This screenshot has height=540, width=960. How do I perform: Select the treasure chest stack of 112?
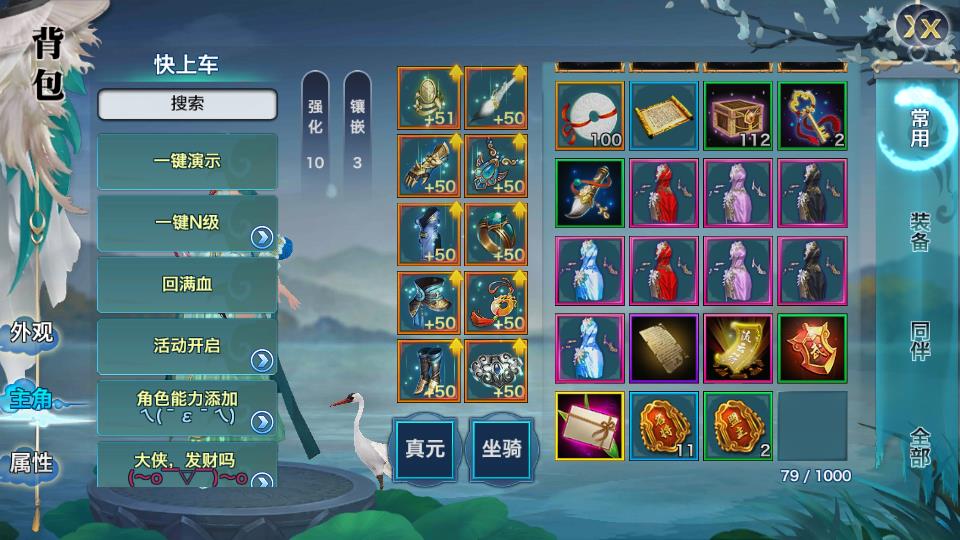point(738,116)
